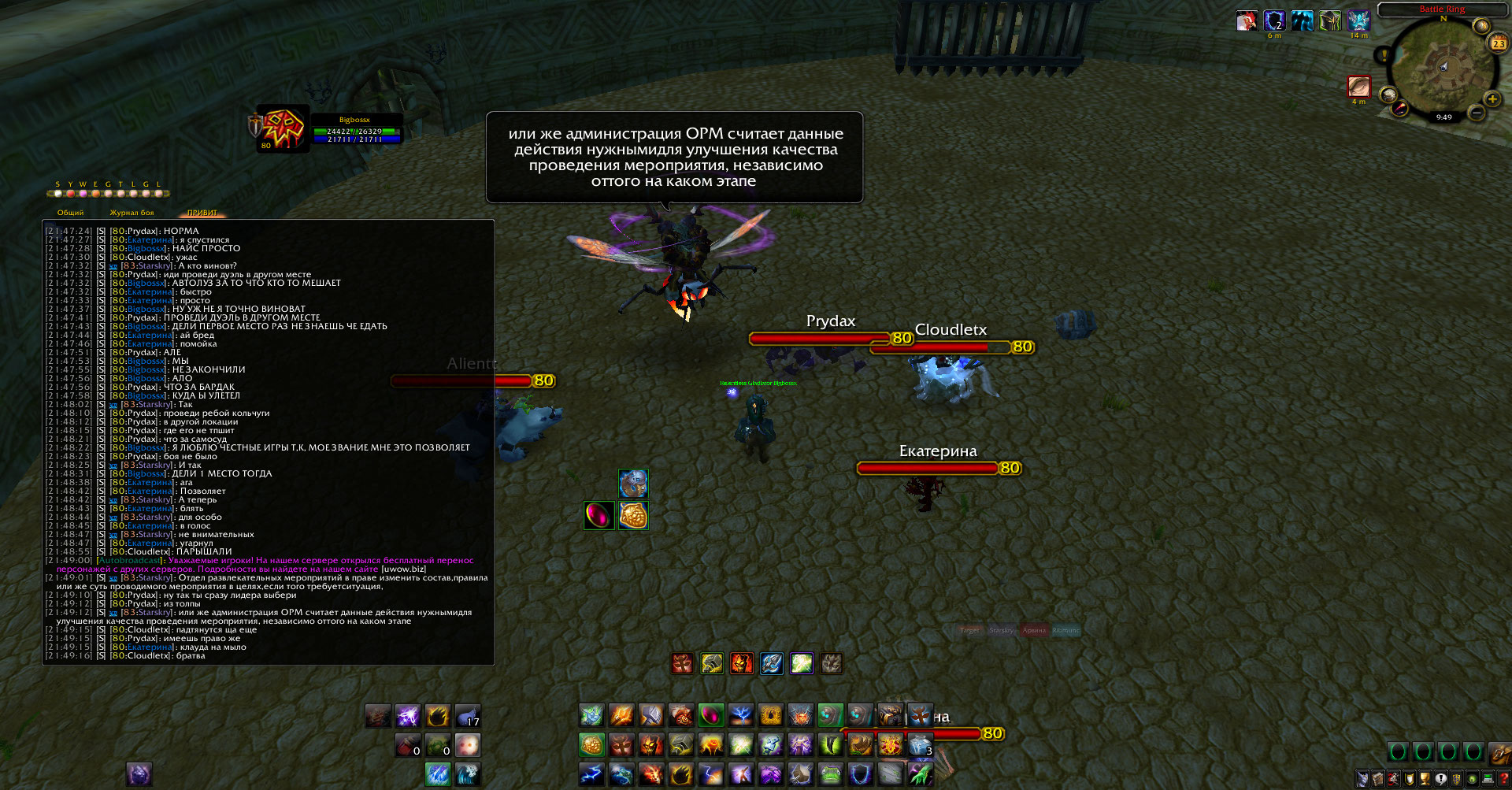Viewport: 1512px width, 790px height.
Task: Zoom in the minimap with plus button
Action: click(x=1492, y=99)
